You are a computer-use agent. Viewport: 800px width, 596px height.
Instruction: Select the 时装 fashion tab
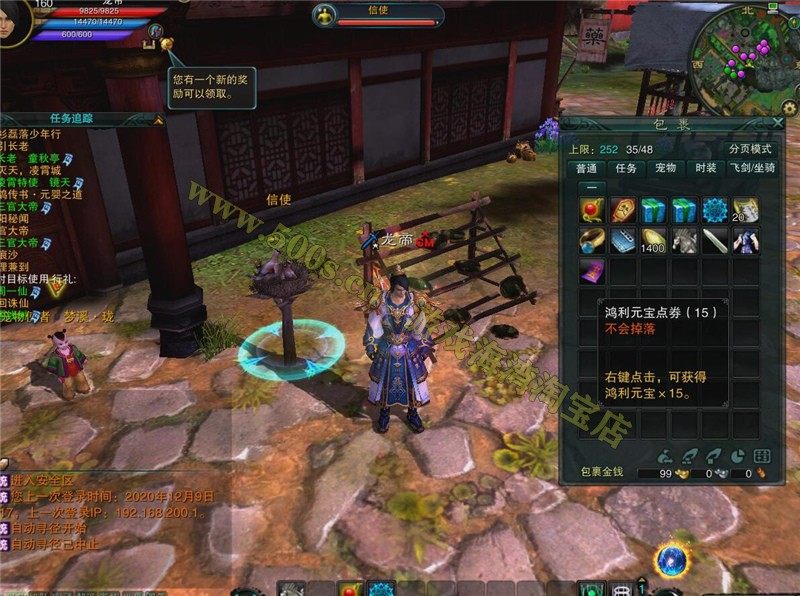coord(705,169)
